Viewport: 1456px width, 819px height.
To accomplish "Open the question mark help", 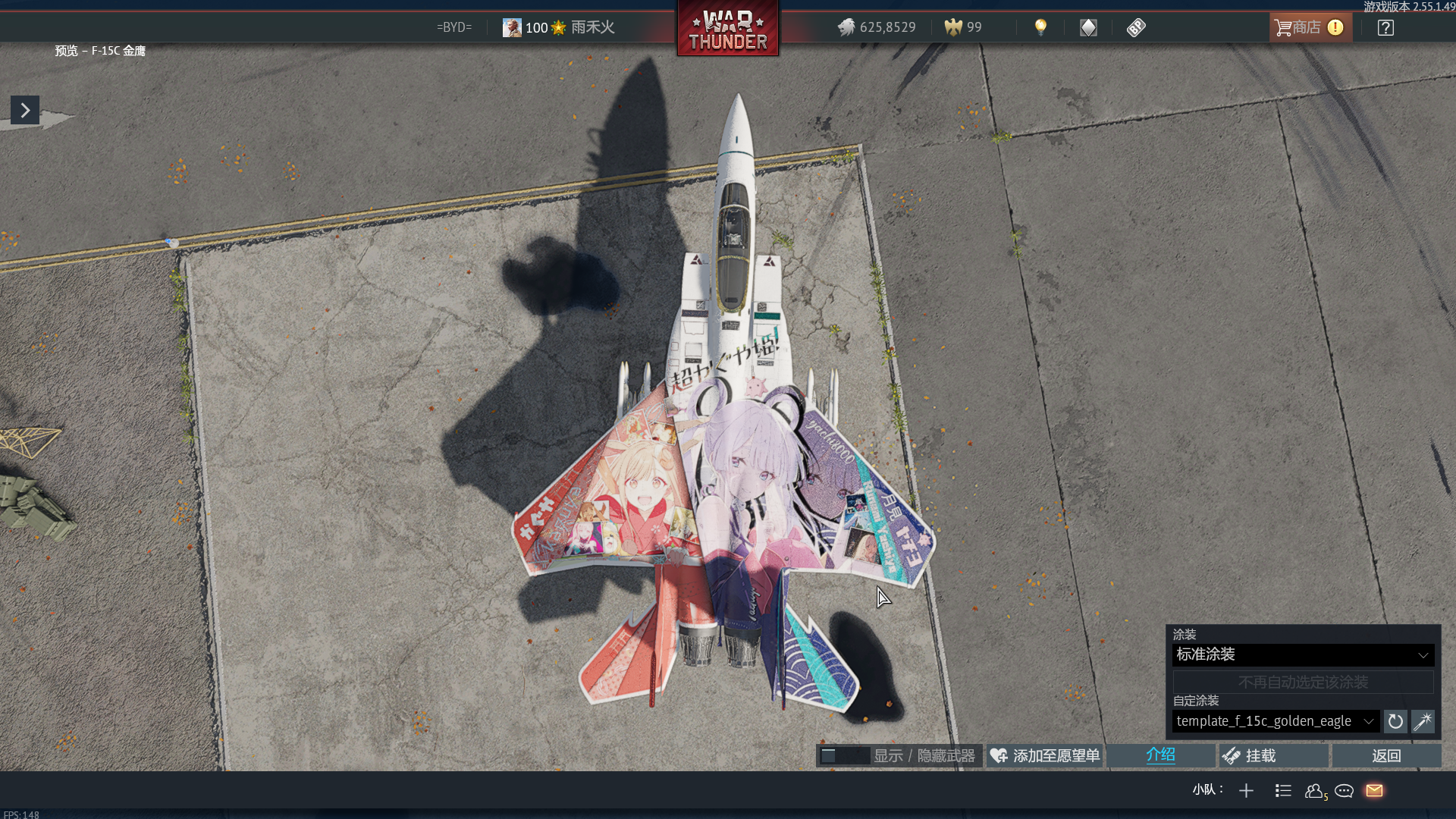I will pyautogui.click(x=1385, y=28).
